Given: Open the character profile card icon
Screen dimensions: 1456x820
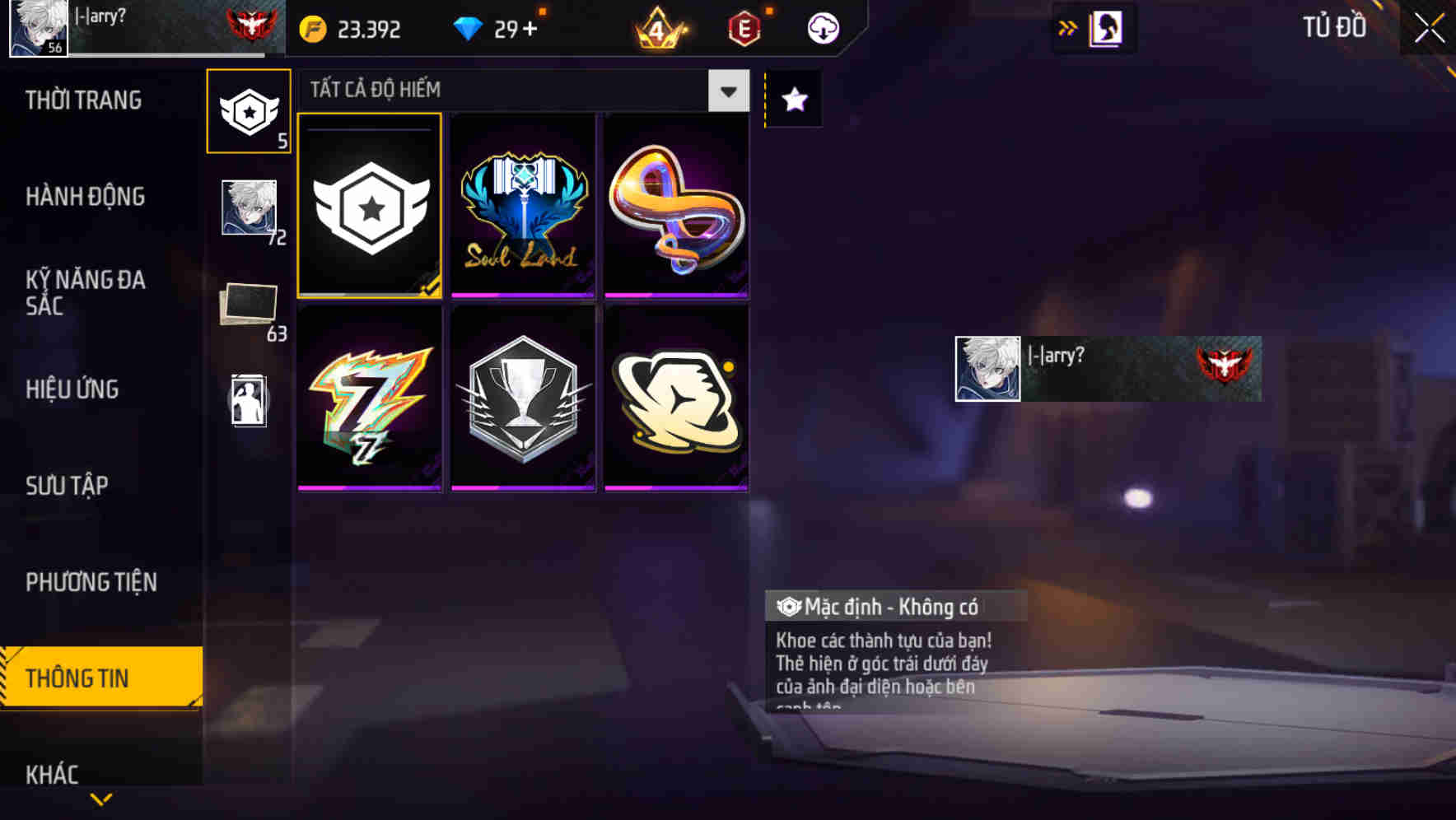Looking at the screenshot, I should click(1107, 27).
